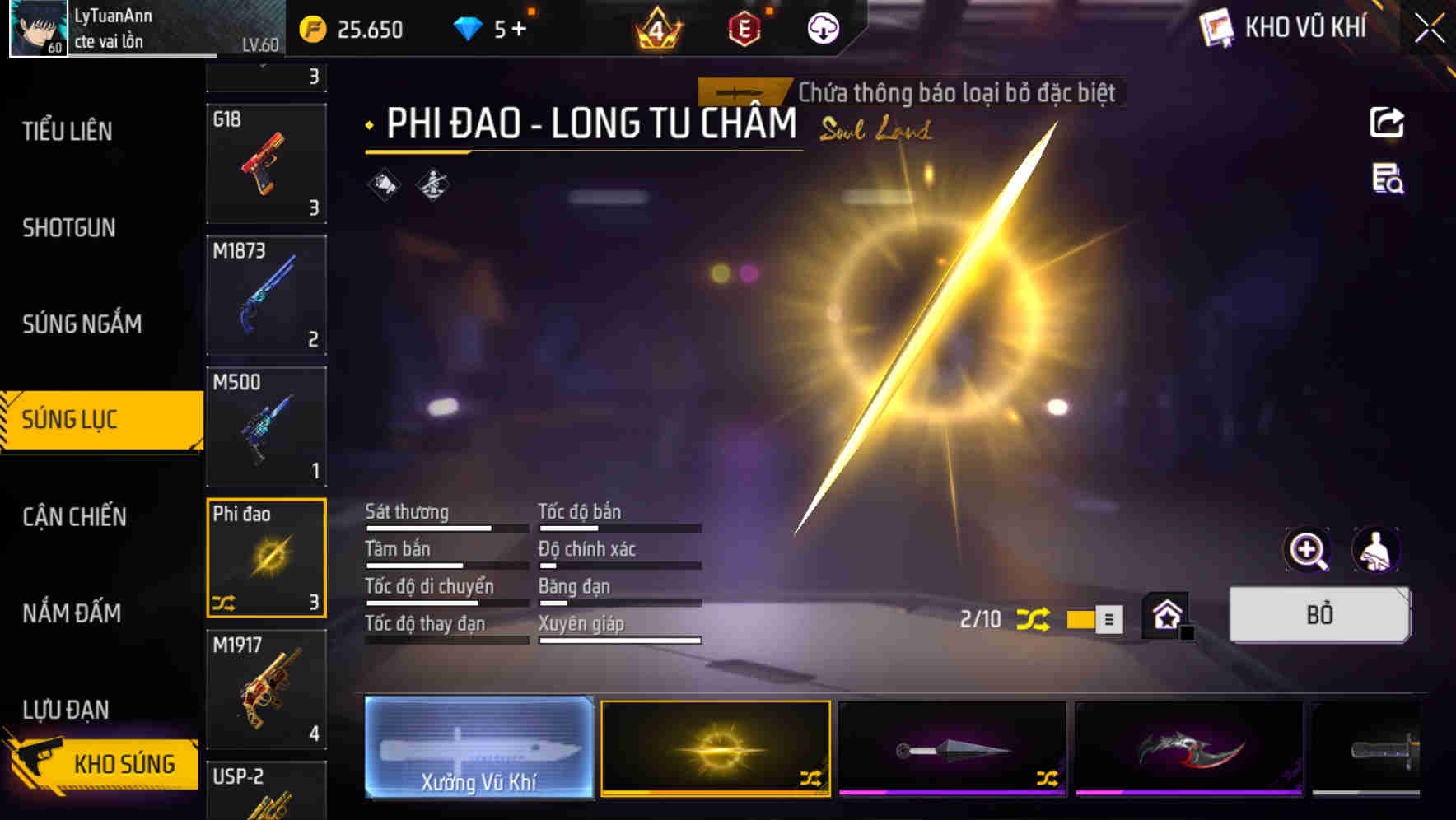Image resolution: width=1456 pixels, height=820 pixels.
Task: Open the SHOTGUN weapon category
Action: click(69, 227)
